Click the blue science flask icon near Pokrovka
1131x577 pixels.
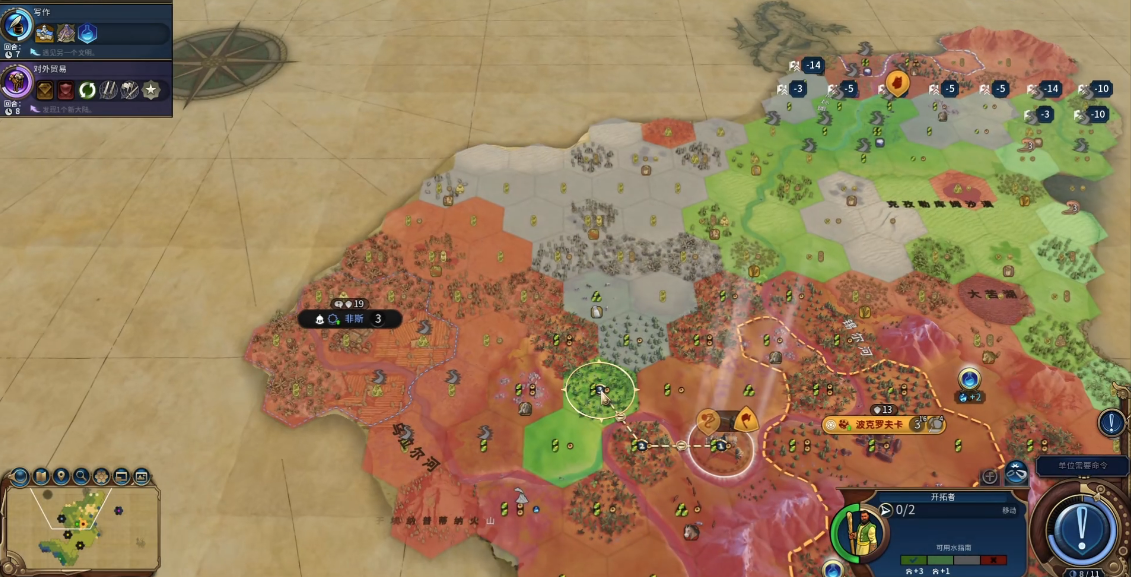968,379
